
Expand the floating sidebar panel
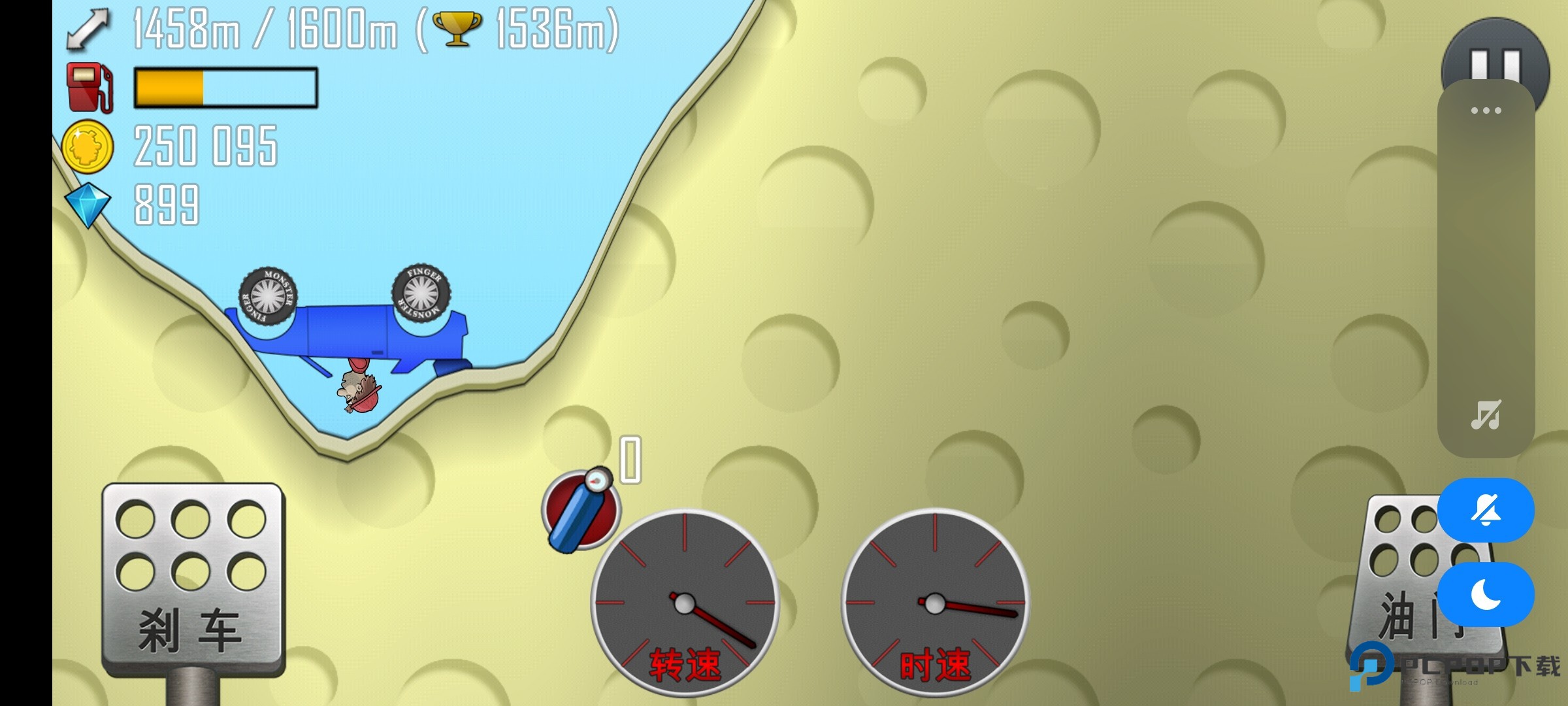point(1487,261)
